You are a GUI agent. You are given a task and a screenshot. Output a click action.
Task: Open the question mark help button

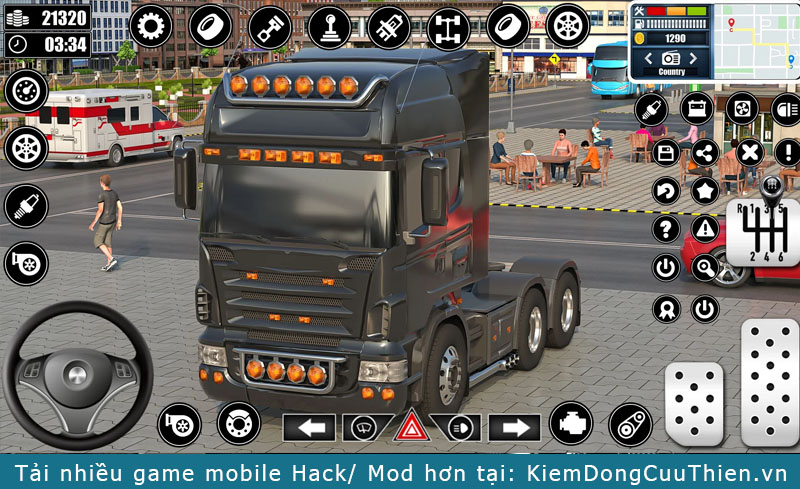pyautogui.click(x=666, y=229)
